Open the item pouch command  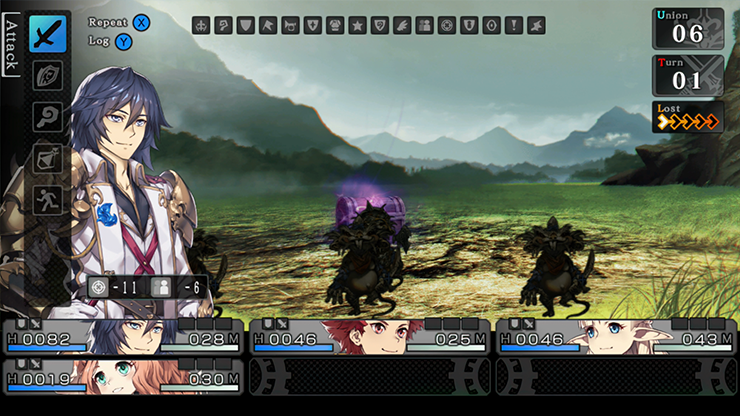pos(47,158)
